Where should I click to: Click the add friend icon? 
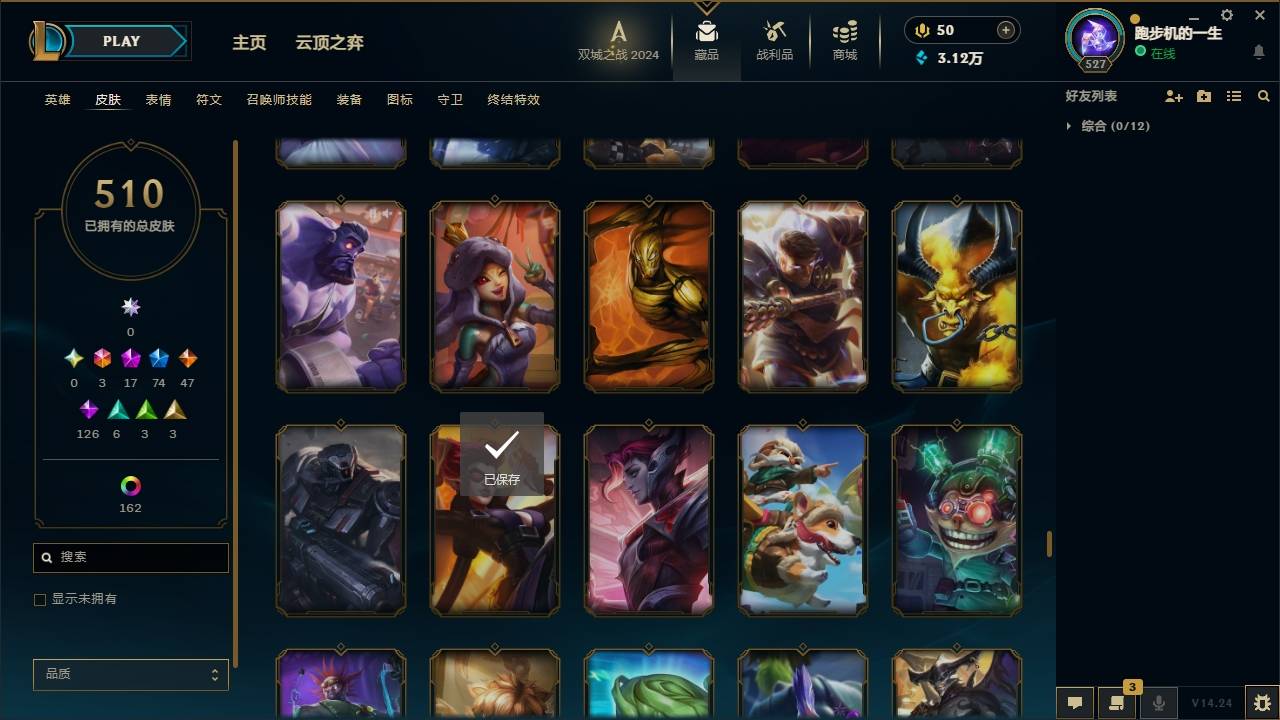pyautogui.click(x=1174, y=96)
